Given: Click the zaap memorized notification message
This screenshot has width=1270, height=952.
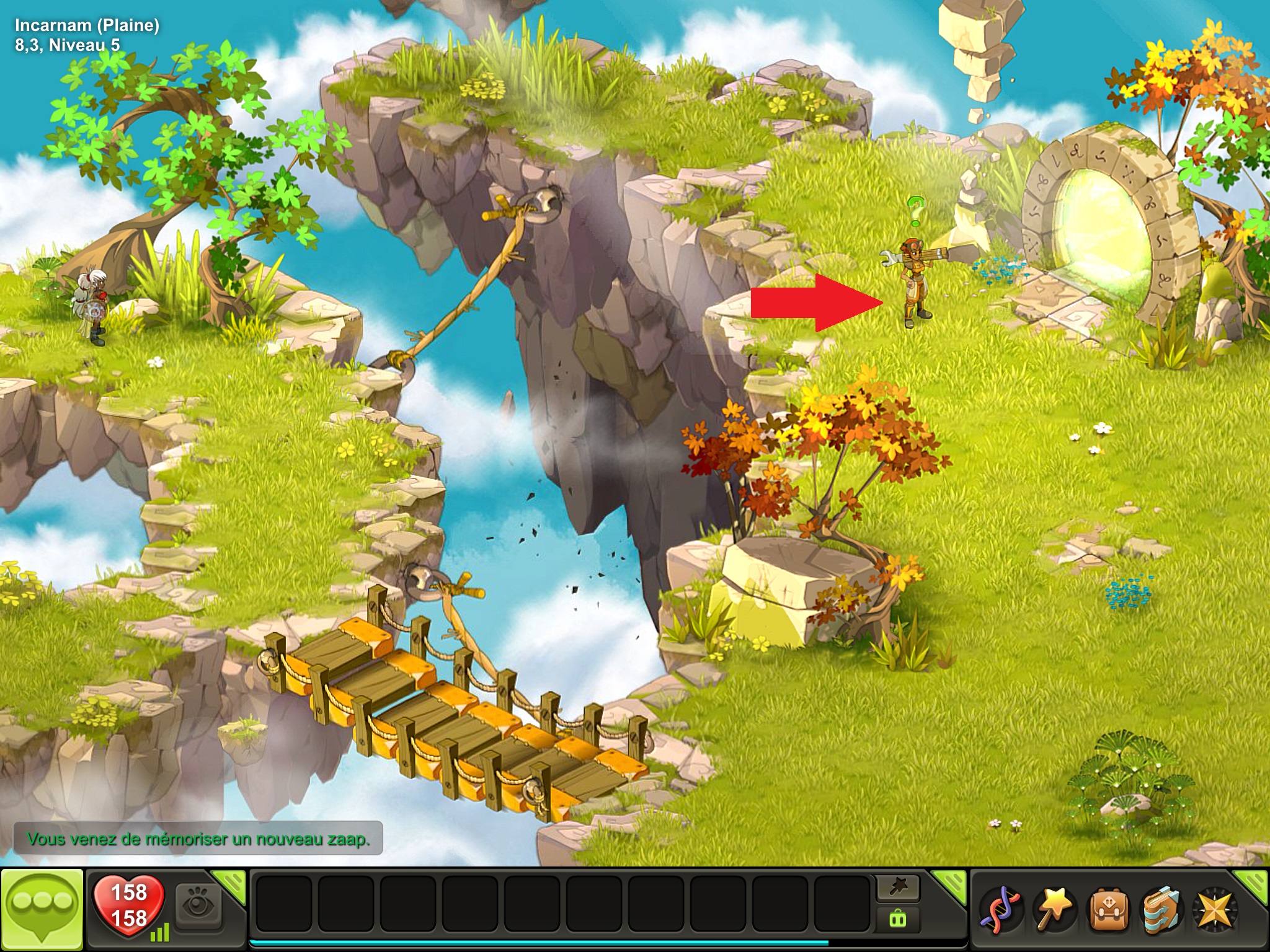Looking at the screenshot, I should pos(198,839).
